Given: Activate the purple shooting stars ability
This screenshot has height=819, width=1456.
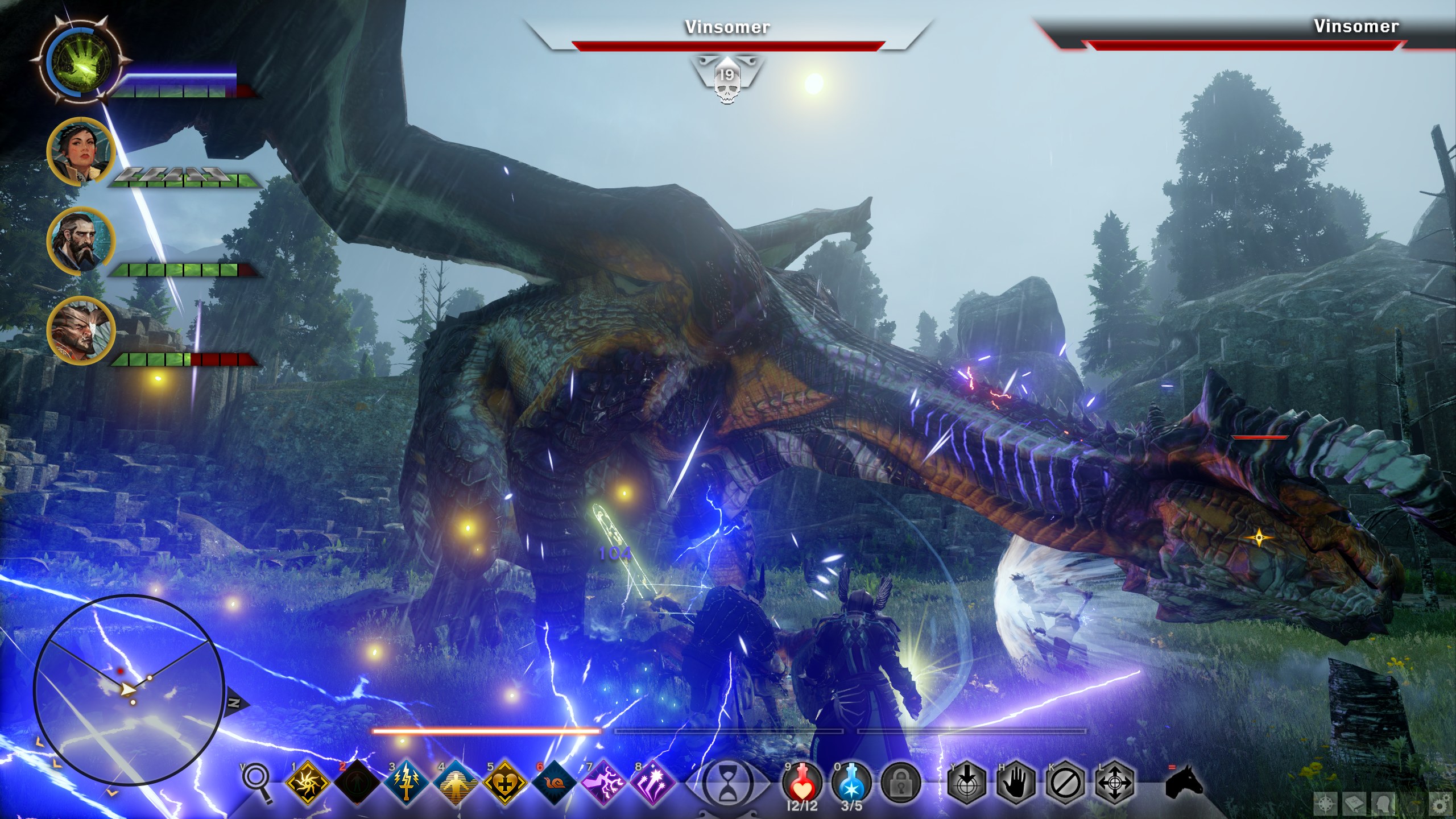Looking at the screenshot, I should pyautogui.click(x=652, y=784).
